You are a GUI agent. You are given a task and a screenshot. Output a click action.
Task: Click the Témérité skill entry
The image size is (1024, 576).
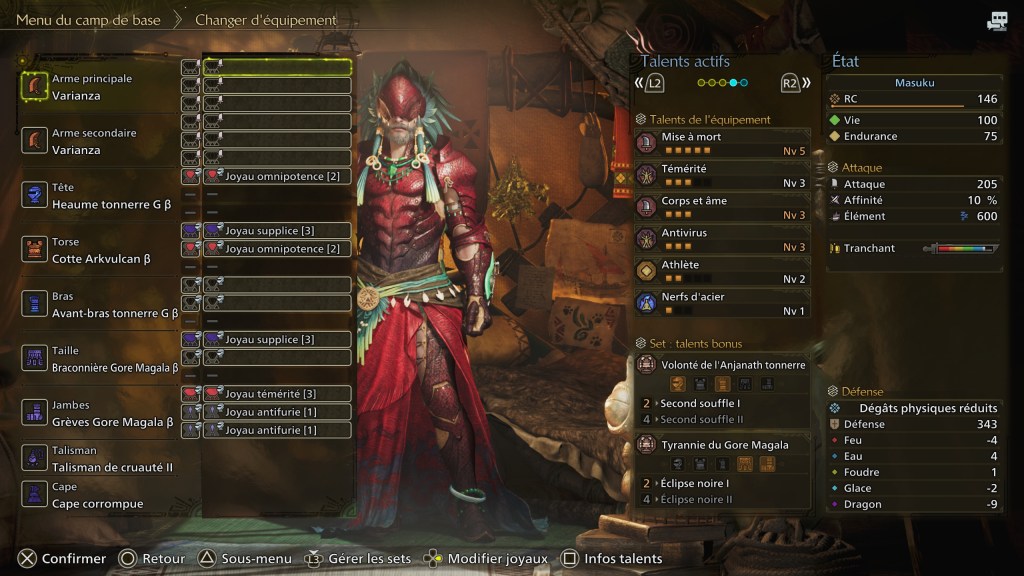click(722, 175)
